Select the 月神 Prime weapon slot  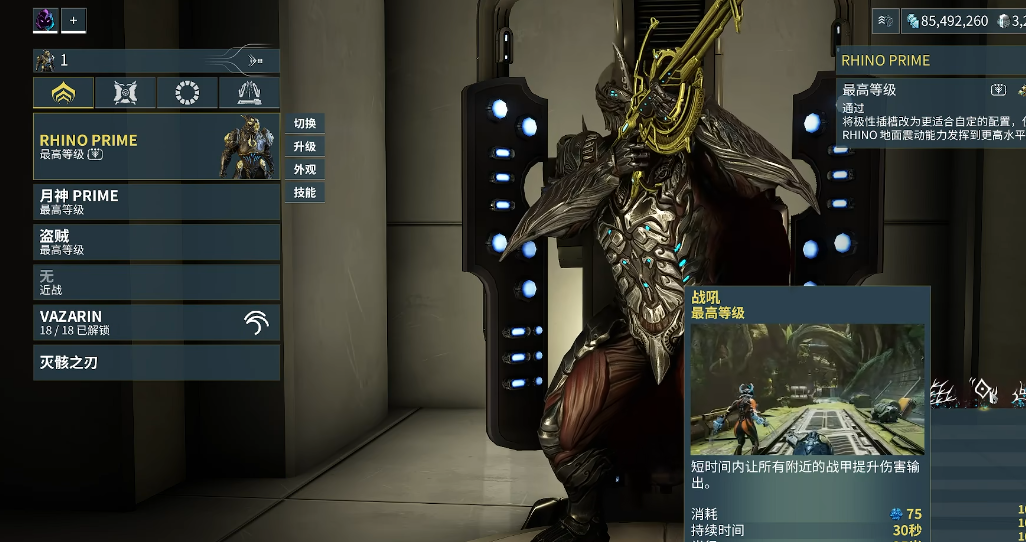click(156, 202)
